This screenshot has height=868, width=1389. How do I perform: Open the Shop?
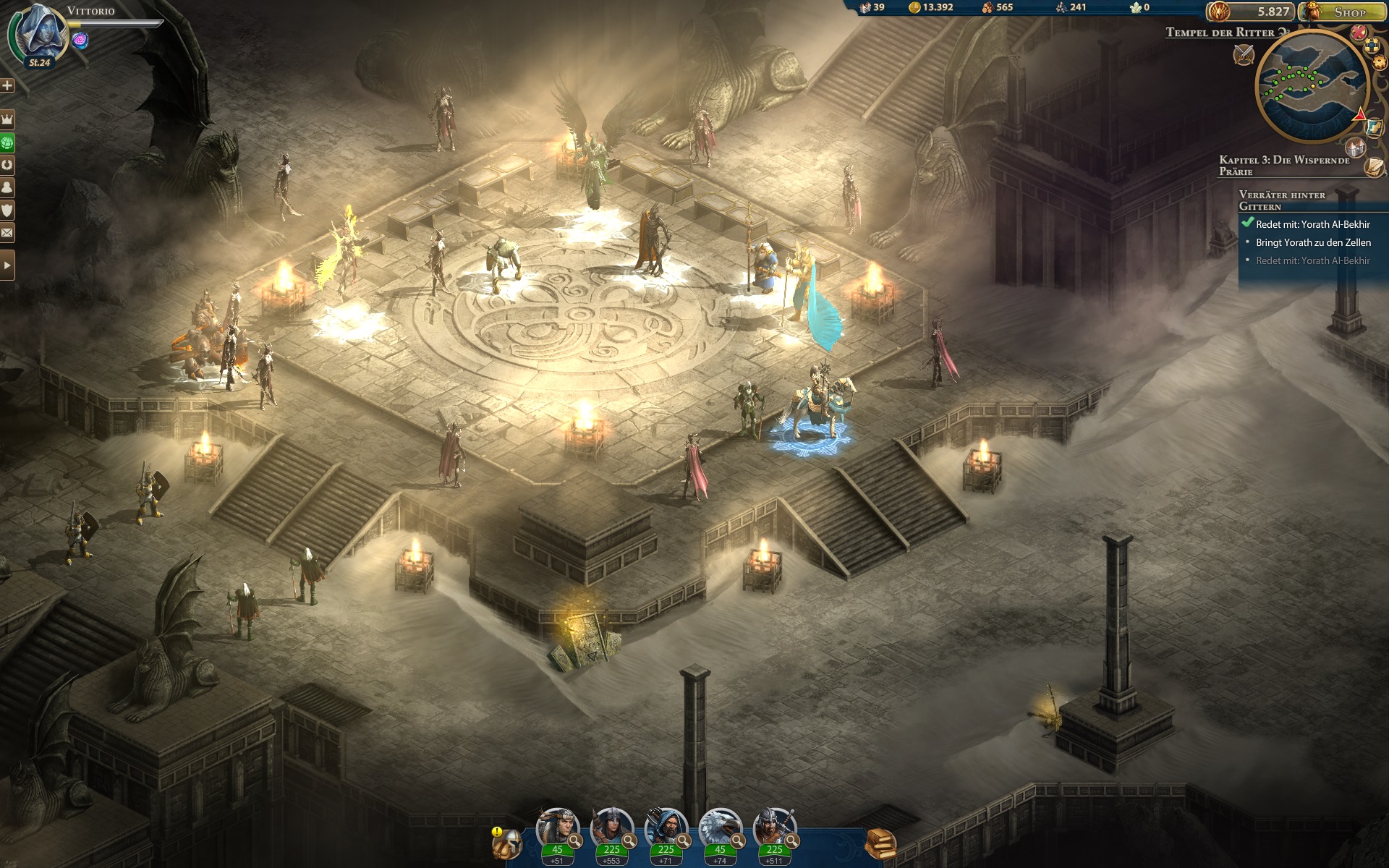[1343, 12]
